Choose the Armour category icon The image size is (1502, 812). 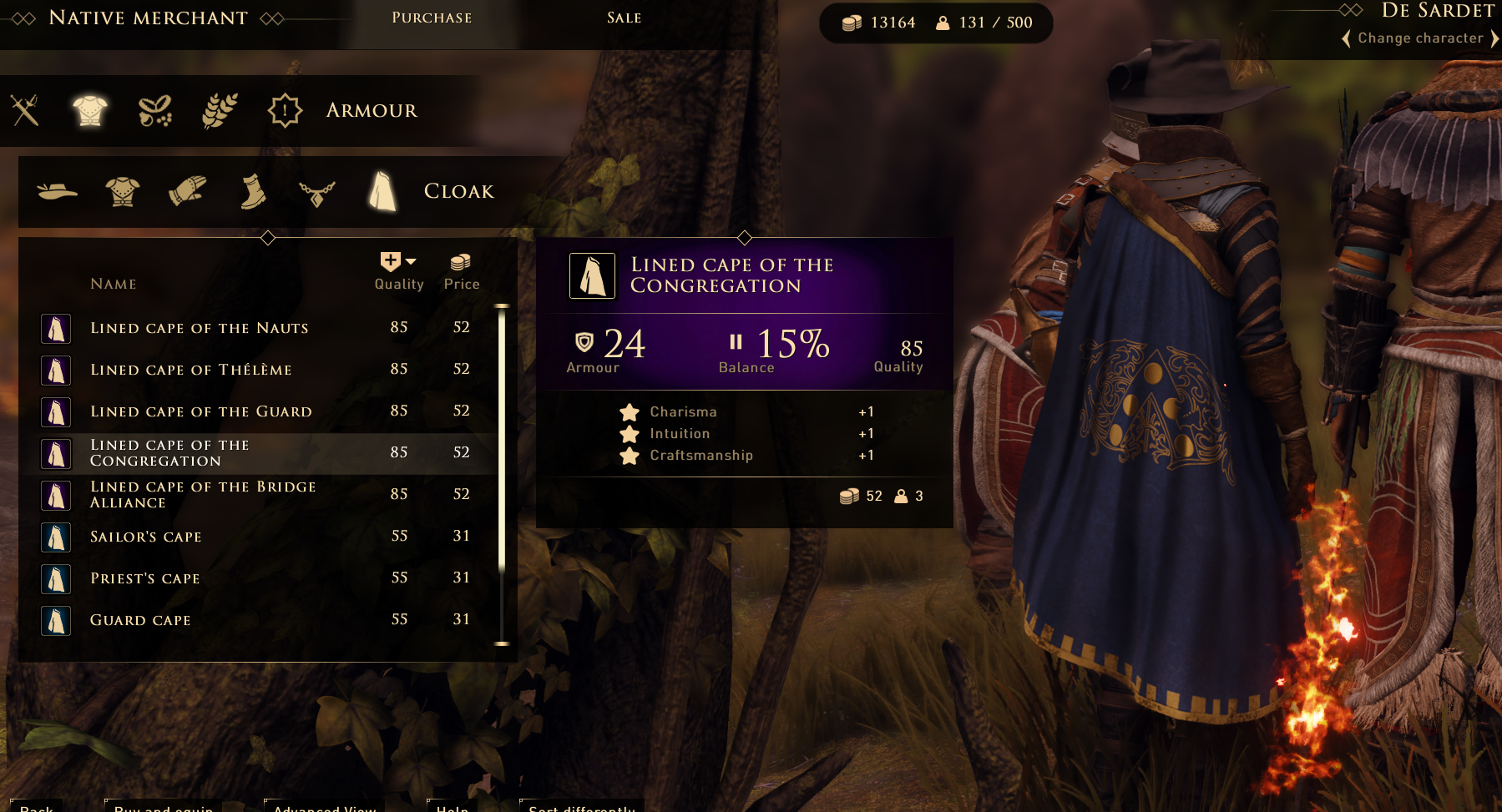(x=89, y=110)
